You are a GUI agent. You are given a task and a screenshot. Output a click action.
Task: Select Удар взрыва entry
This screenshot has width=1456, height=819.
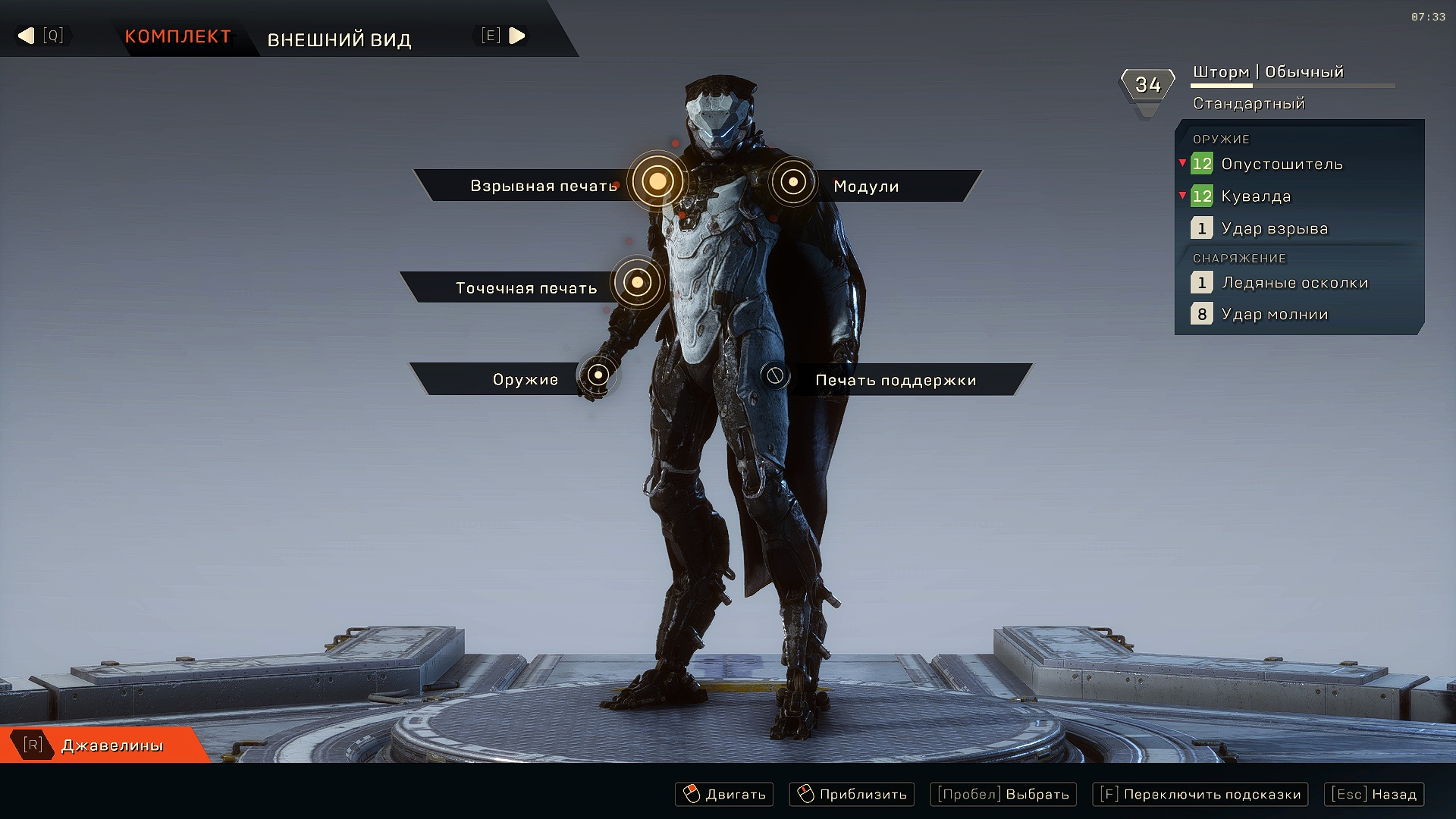1274,228
